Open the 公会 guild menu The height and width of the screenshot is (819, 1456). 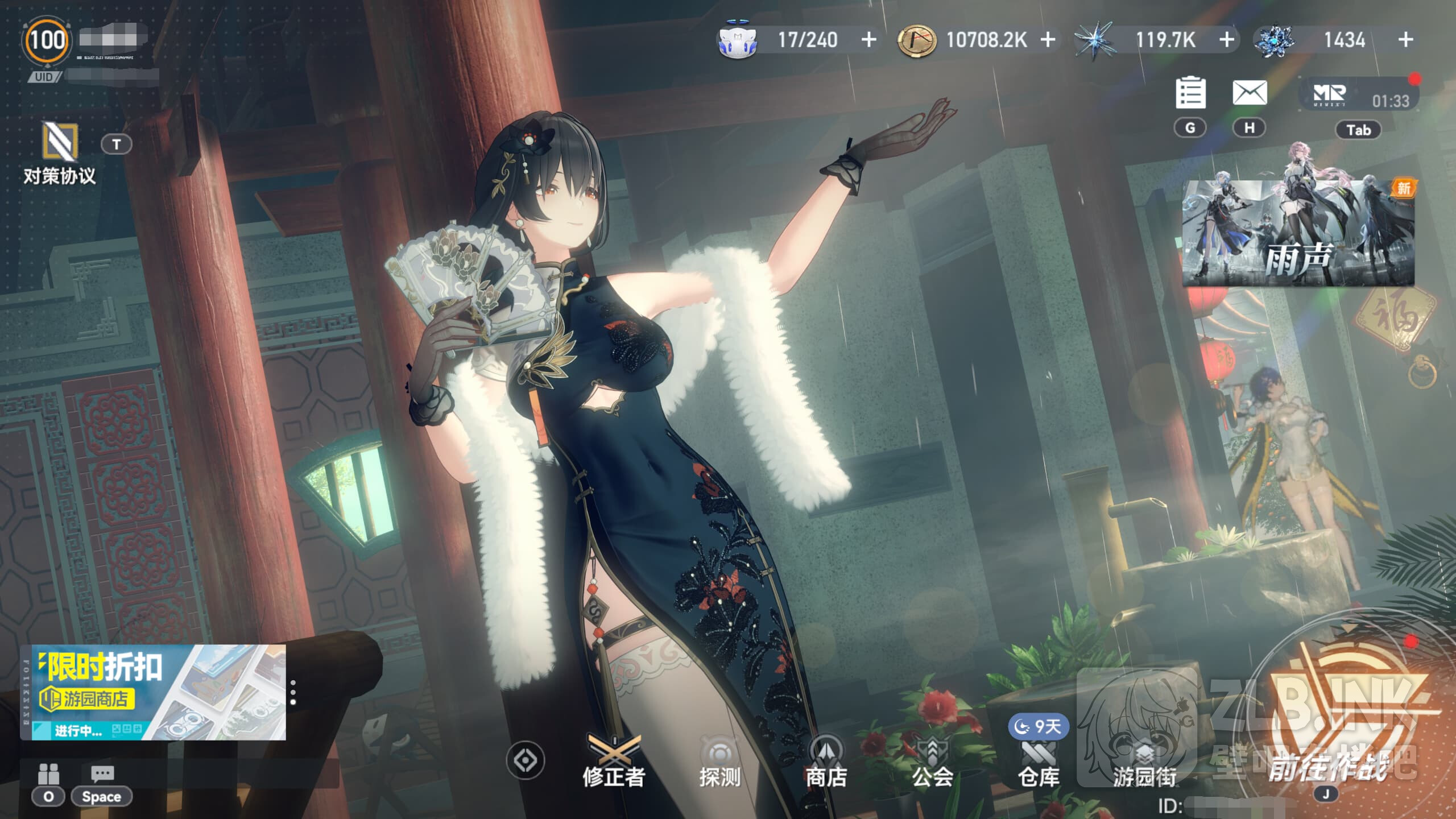[932, 761]
